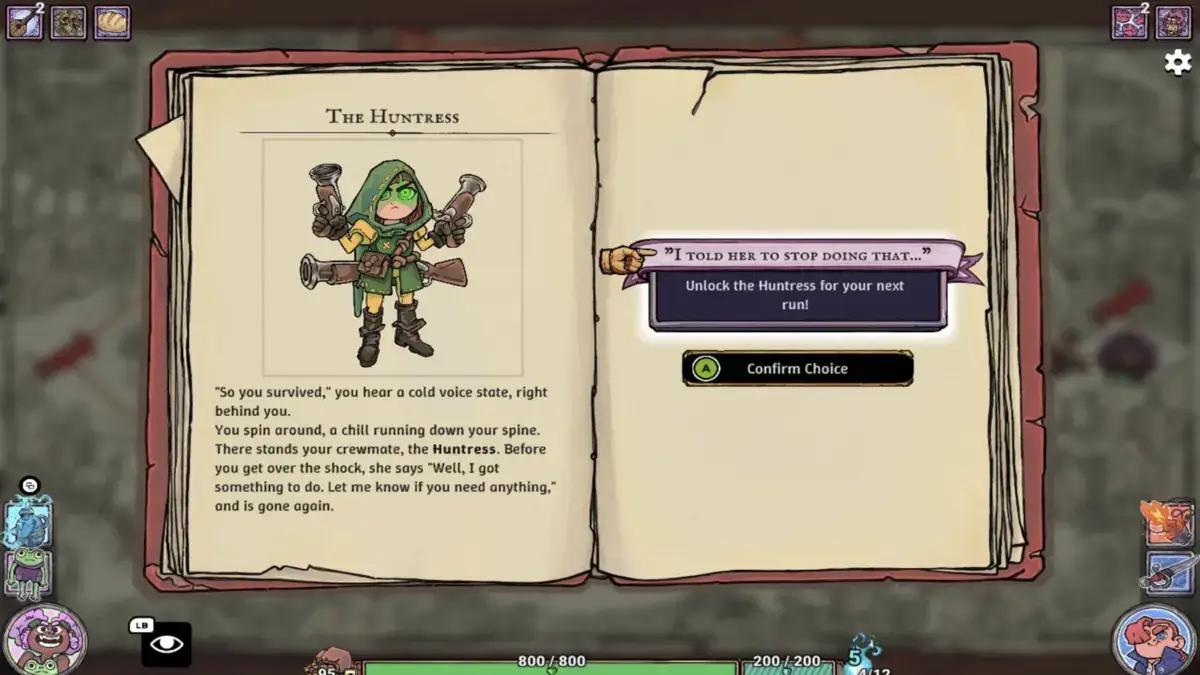
Task: Select the sword item slot
Action: point(1170,574)
